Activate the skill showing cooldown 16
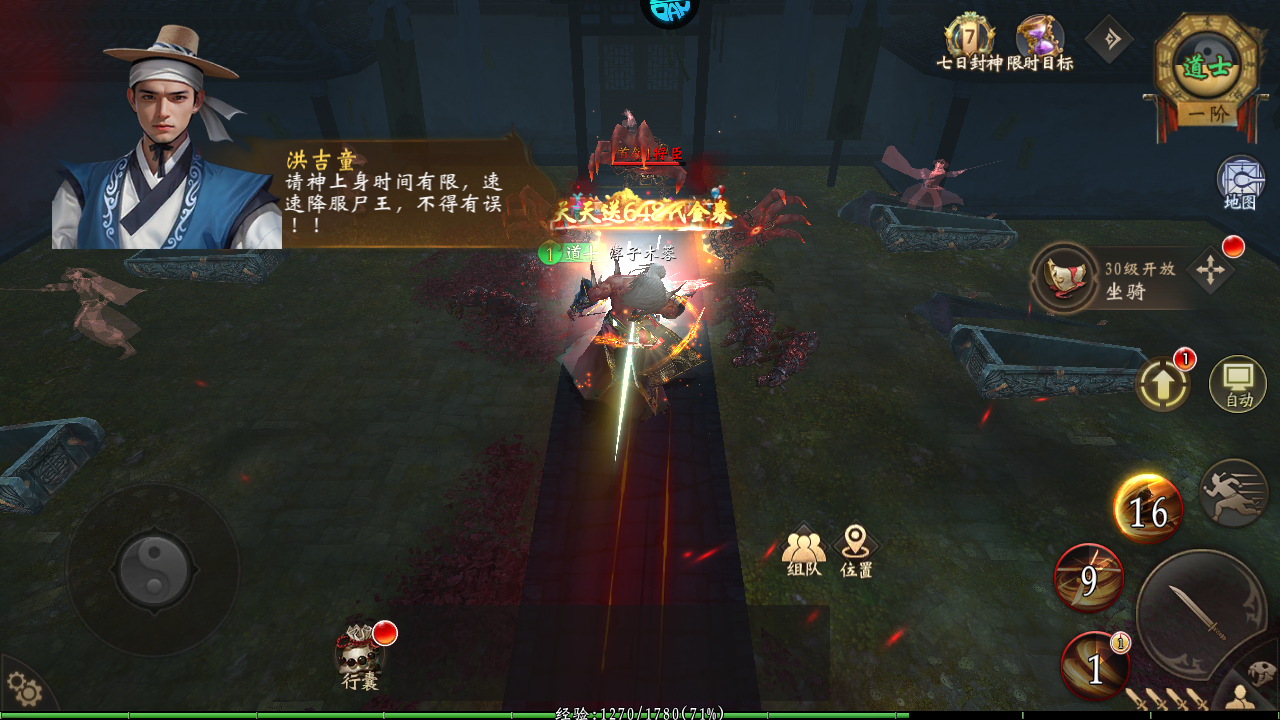Screen dimensions: 1280x720 point(1148,510)
